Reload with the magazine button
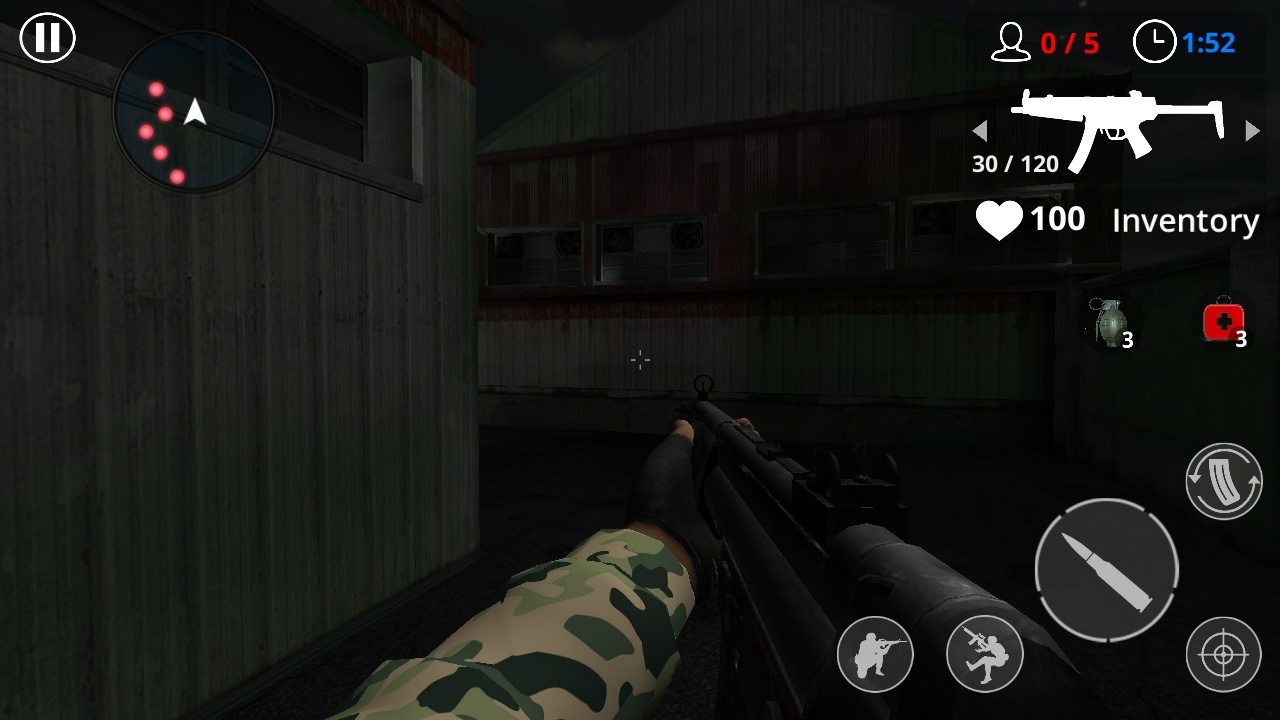This screenshot has width=1280, height=720. [1224, 481]
